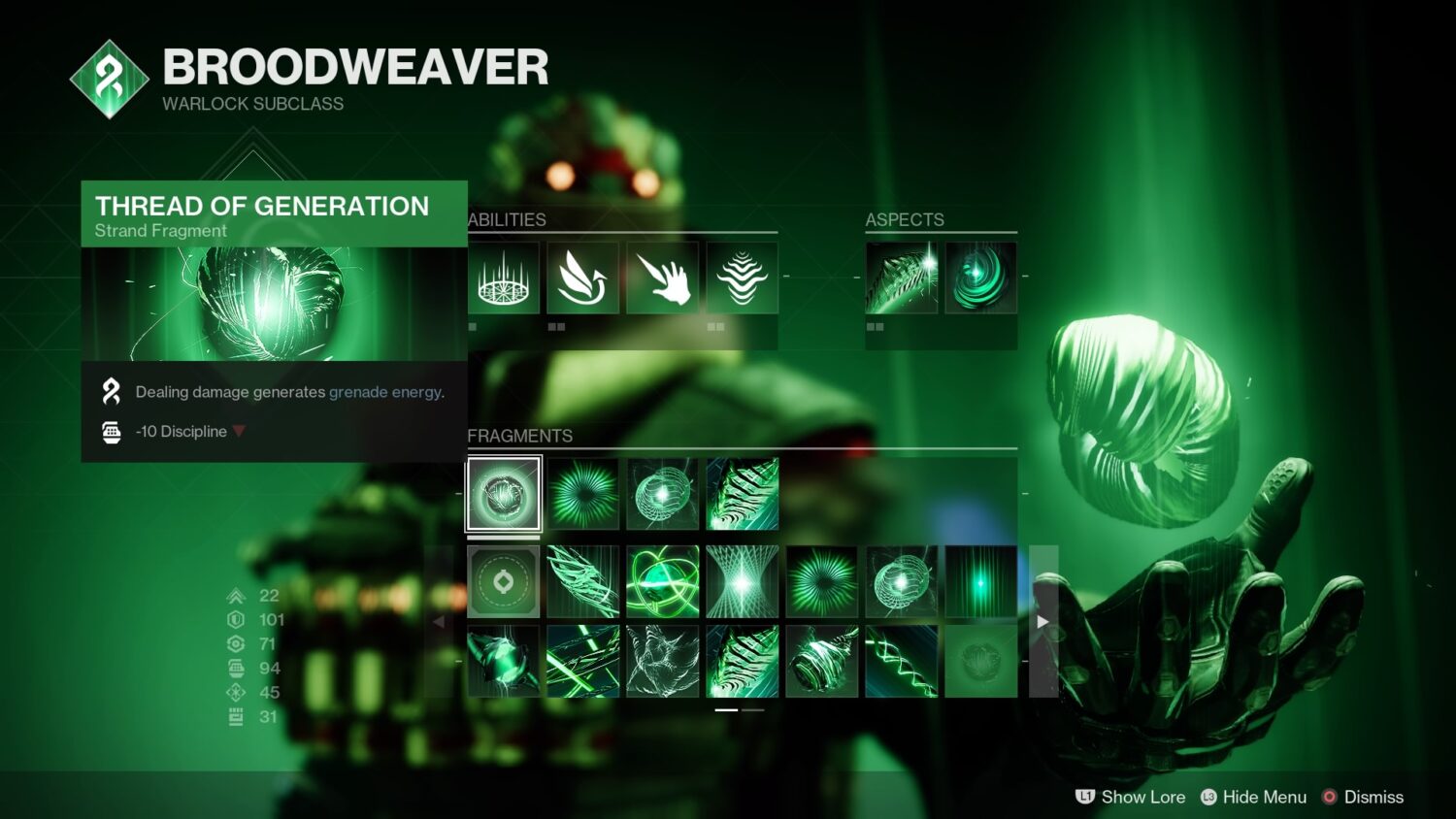Choose the empty fragment slot icon

(503, 581)
